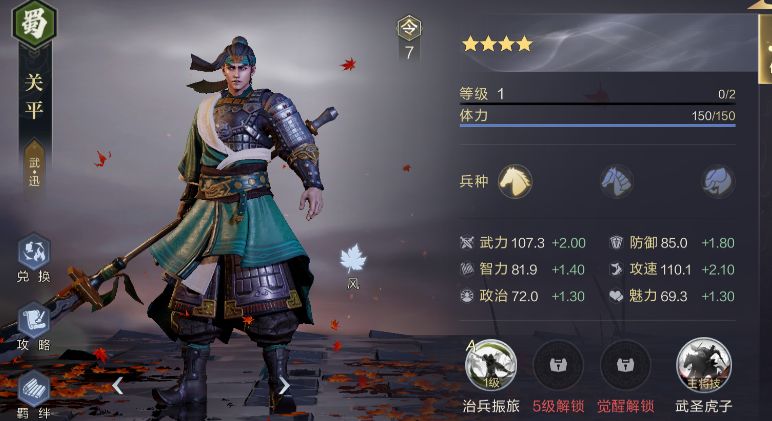
Task: Show the previous hero with left arrow
Action: coord(117,385)
